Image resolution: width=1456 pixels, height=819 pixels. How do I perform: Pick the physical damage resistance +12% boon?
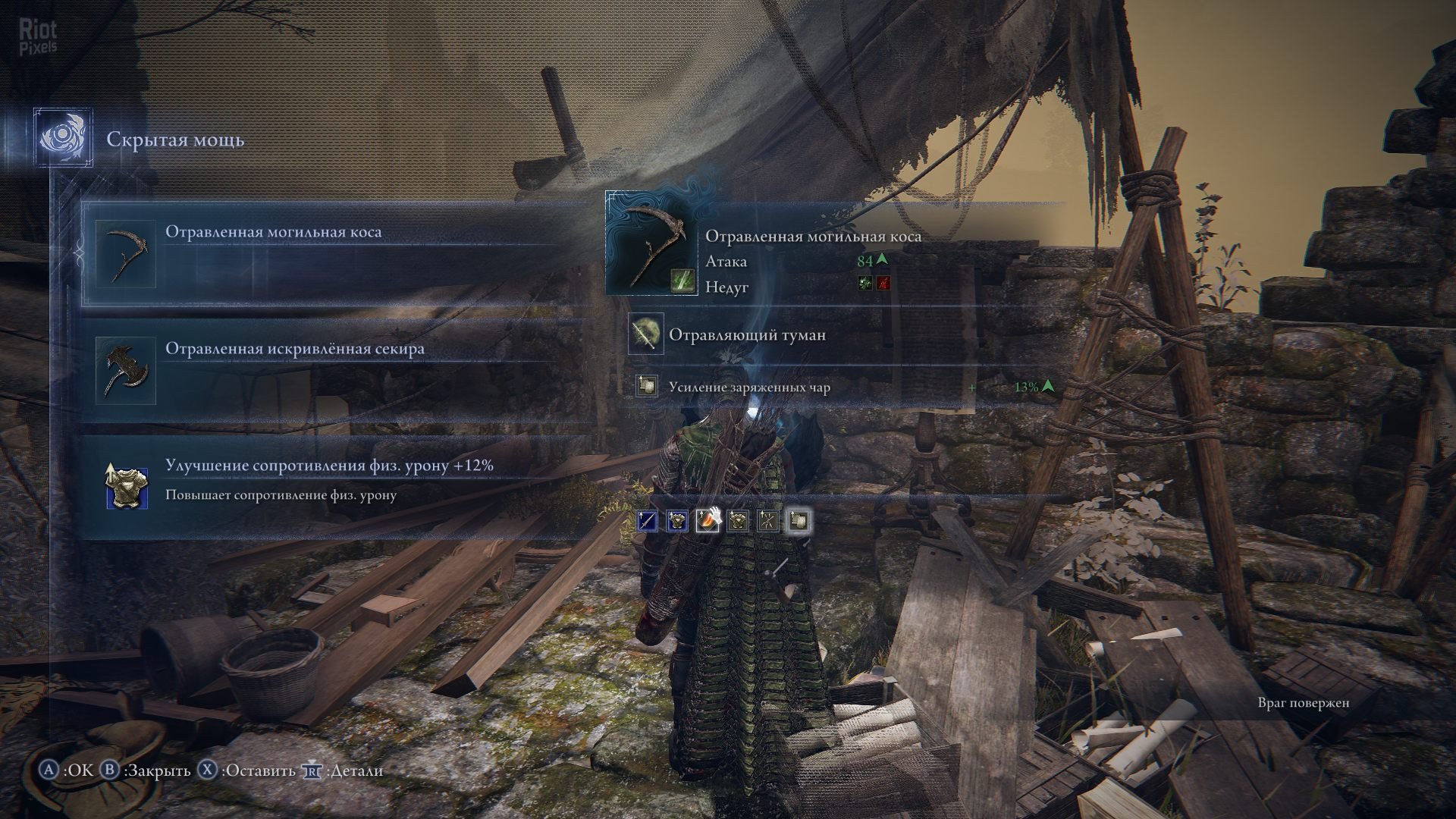pyautogui.click(x=334, y=486)
